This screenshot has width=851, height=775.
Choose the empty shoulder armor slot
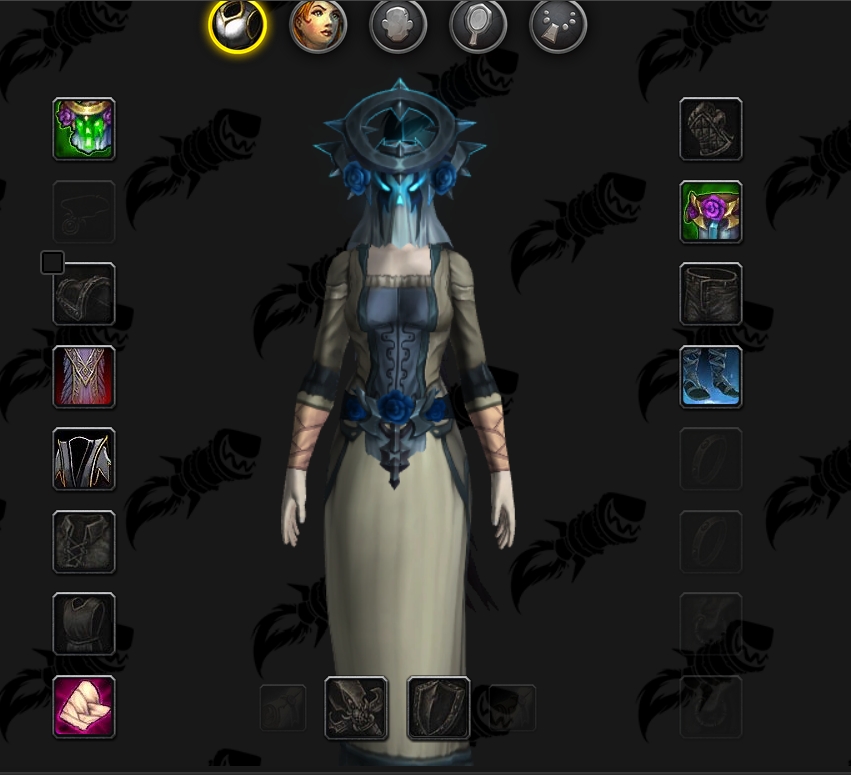click(x=84, y=295)
